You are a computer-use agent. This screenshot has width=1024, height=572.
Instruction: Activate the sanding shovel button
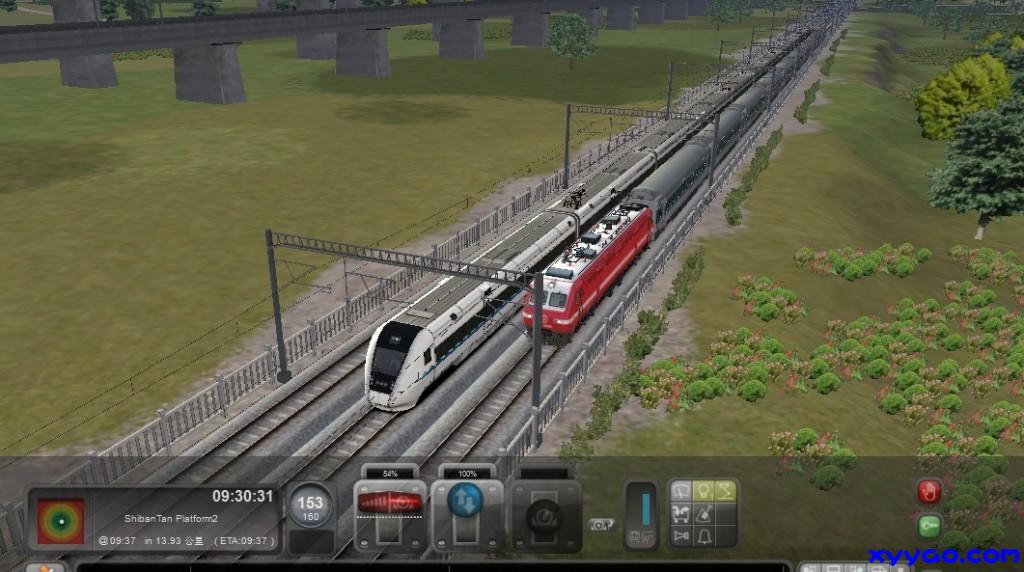(x=703, y=515)
